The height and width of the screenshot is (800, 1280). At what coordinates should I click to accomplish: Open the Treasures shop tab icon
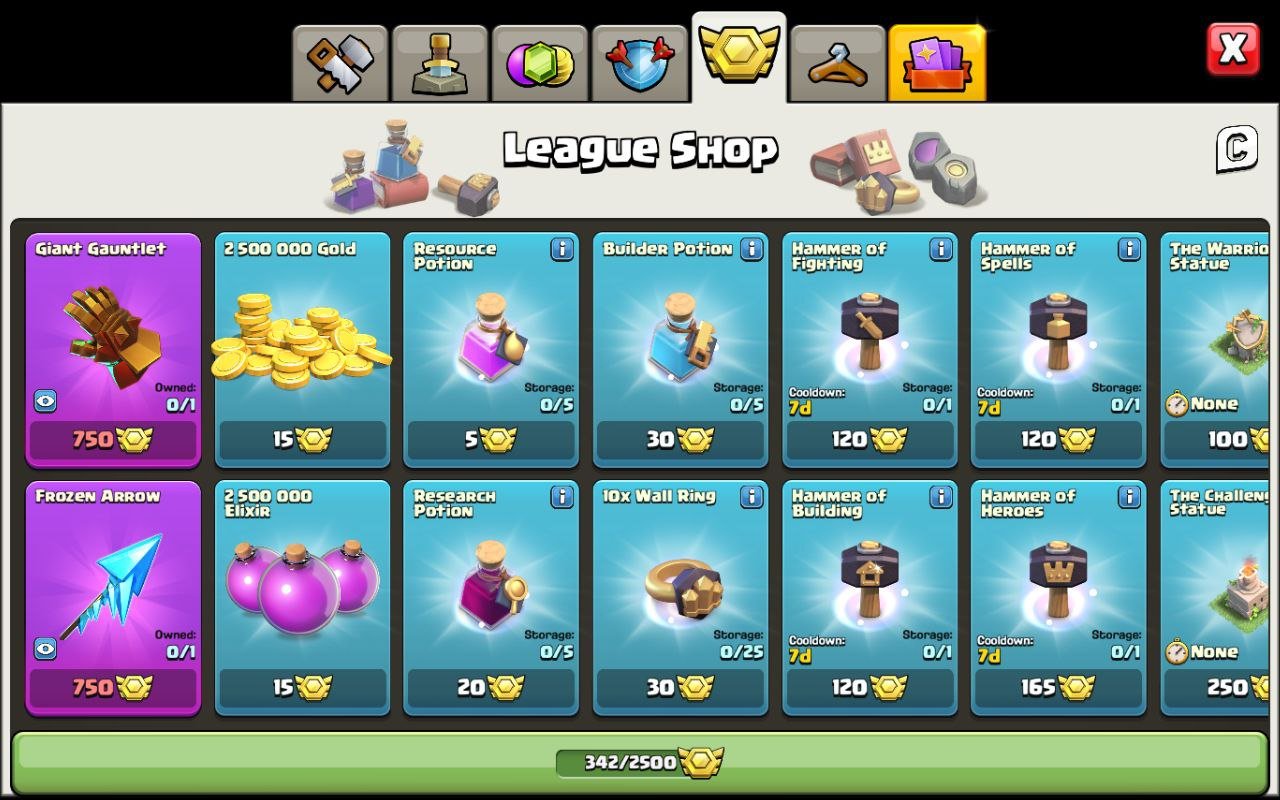coord(340,62)
